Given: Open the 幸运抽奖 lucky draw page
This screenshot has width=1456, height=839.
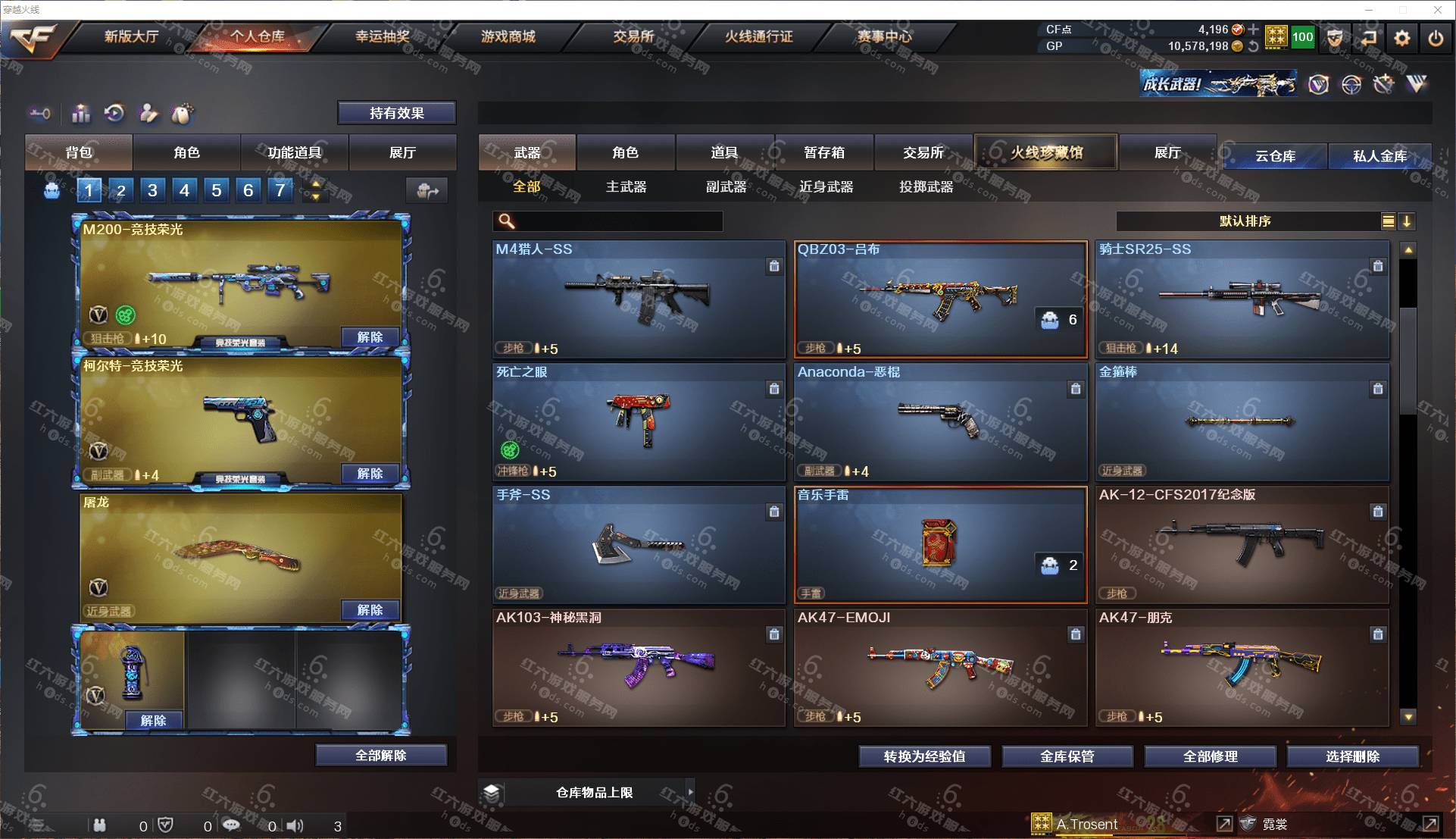Looking at the screenshot, I should click(383, 36).
